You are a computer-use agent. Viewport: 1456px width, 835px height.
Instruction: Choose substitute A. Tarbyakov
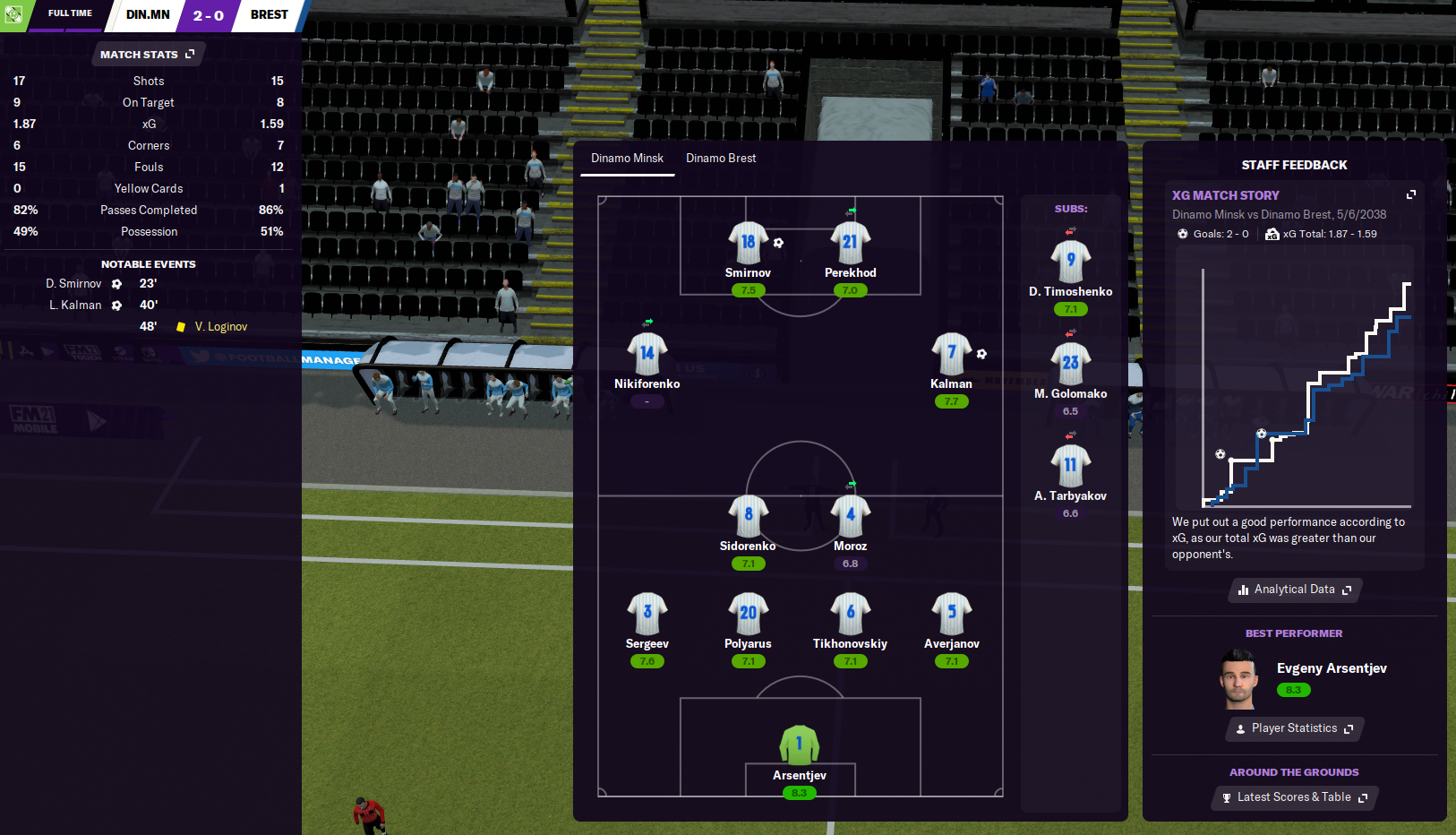pos(1070,466)
